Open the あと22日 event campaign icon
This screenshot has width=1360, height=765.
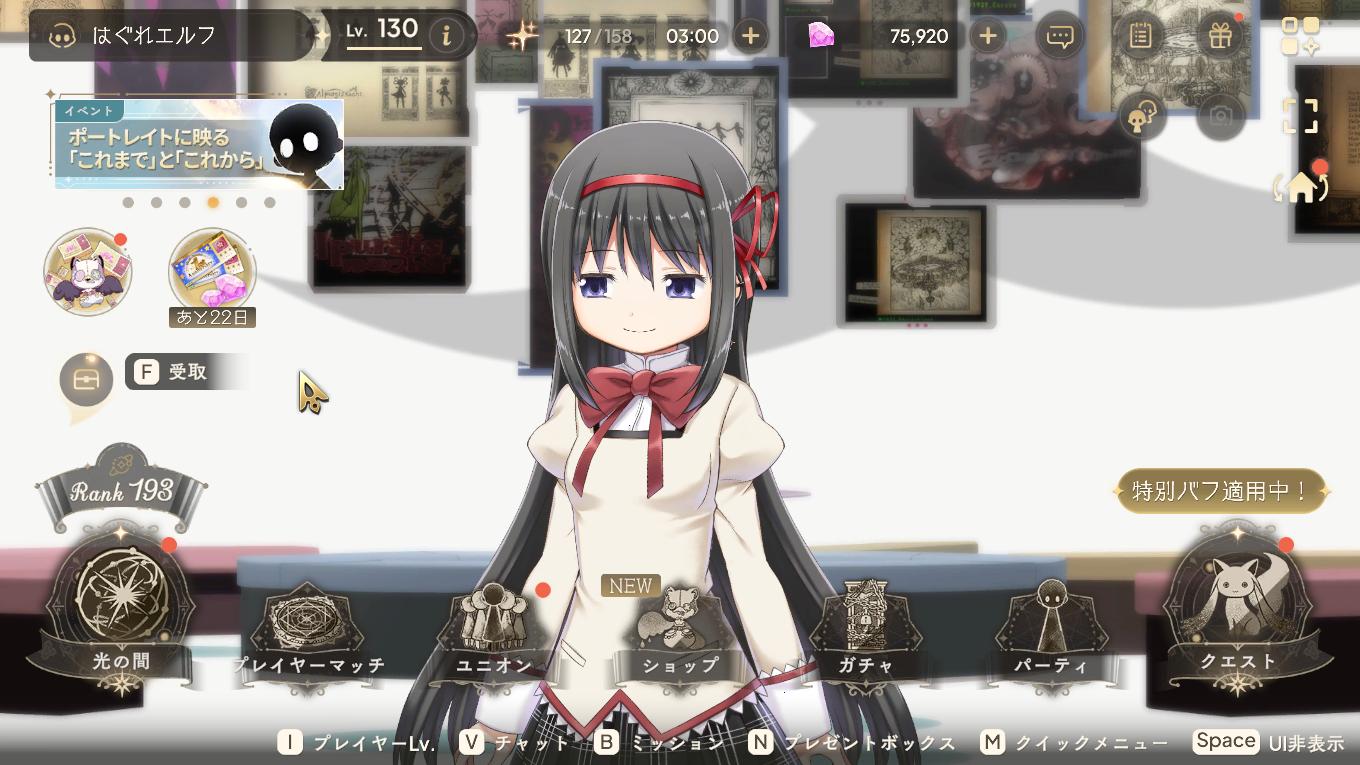(210, 270)
